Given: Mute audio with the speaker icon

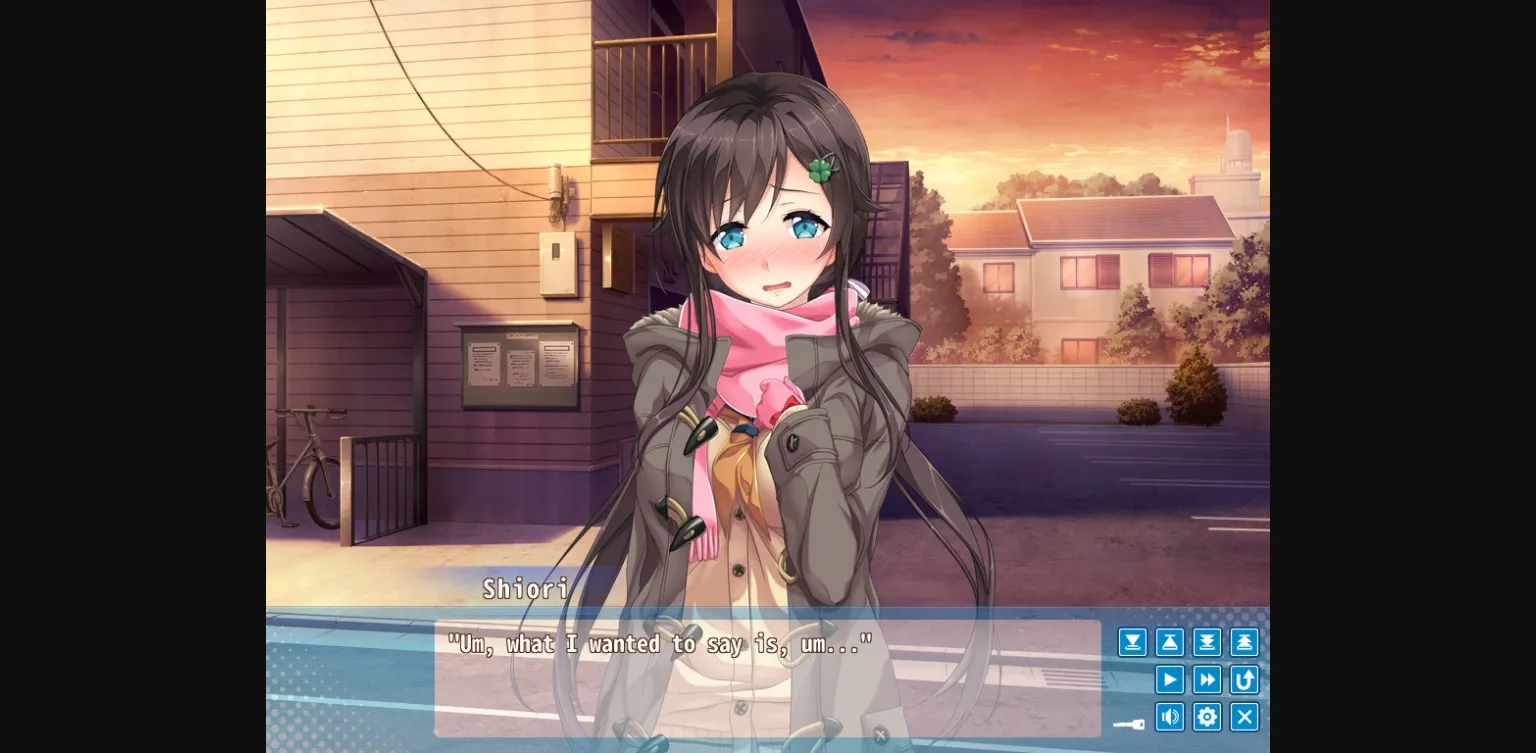Looking at the screenshot, I should pyautogui.click(x=1169, y=717).
